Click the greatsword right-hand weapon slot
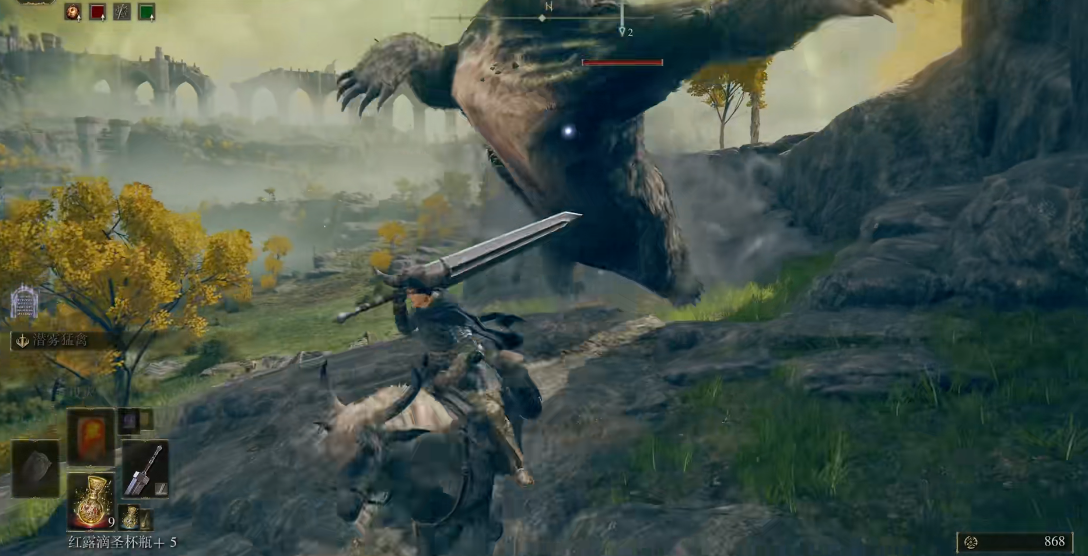1088x556 pixels. point(144,468)
